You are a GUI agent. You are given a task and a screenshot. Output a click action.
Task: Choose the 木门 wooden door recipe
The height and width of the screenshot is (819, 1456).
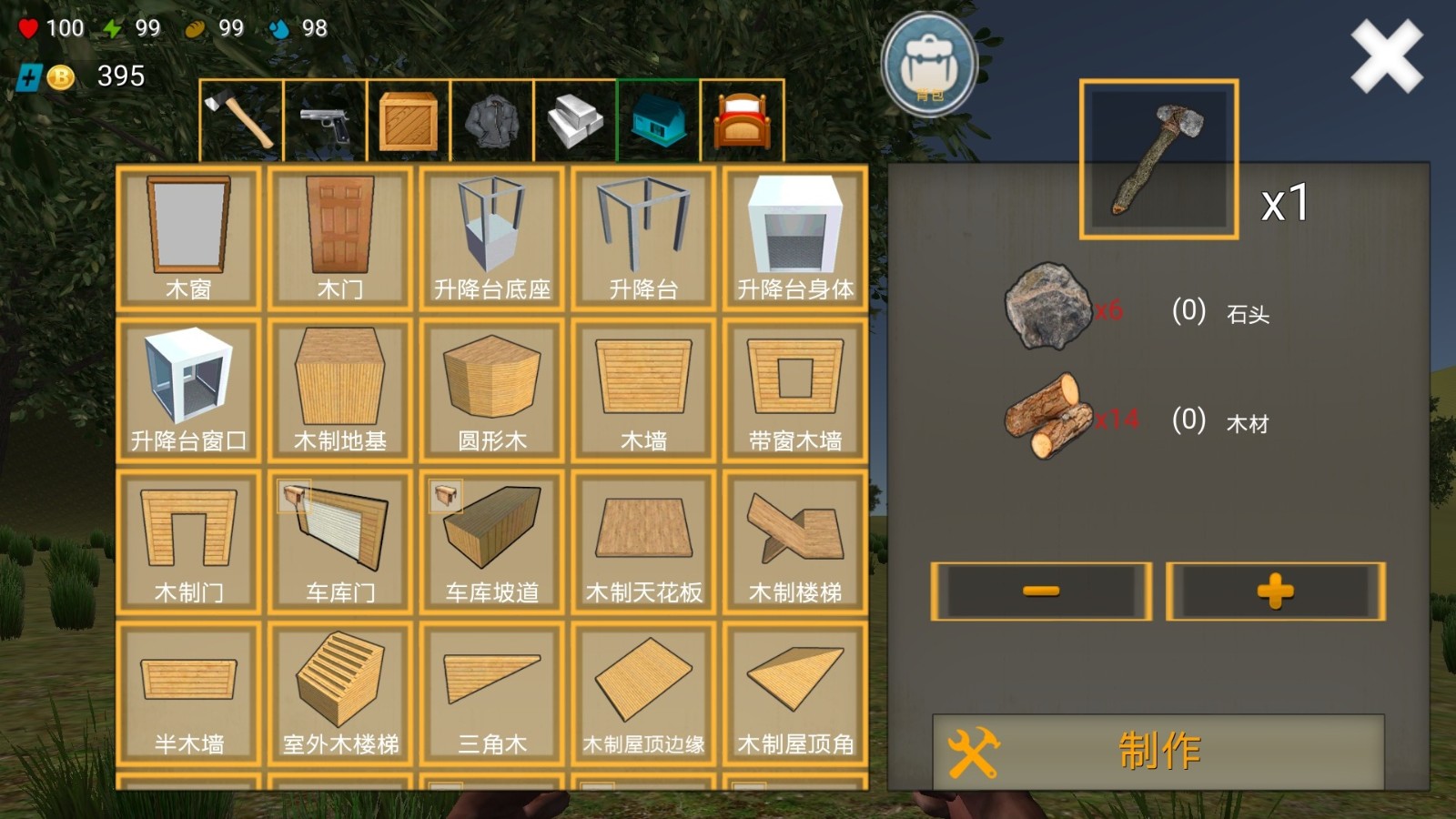tap(340, 238)
